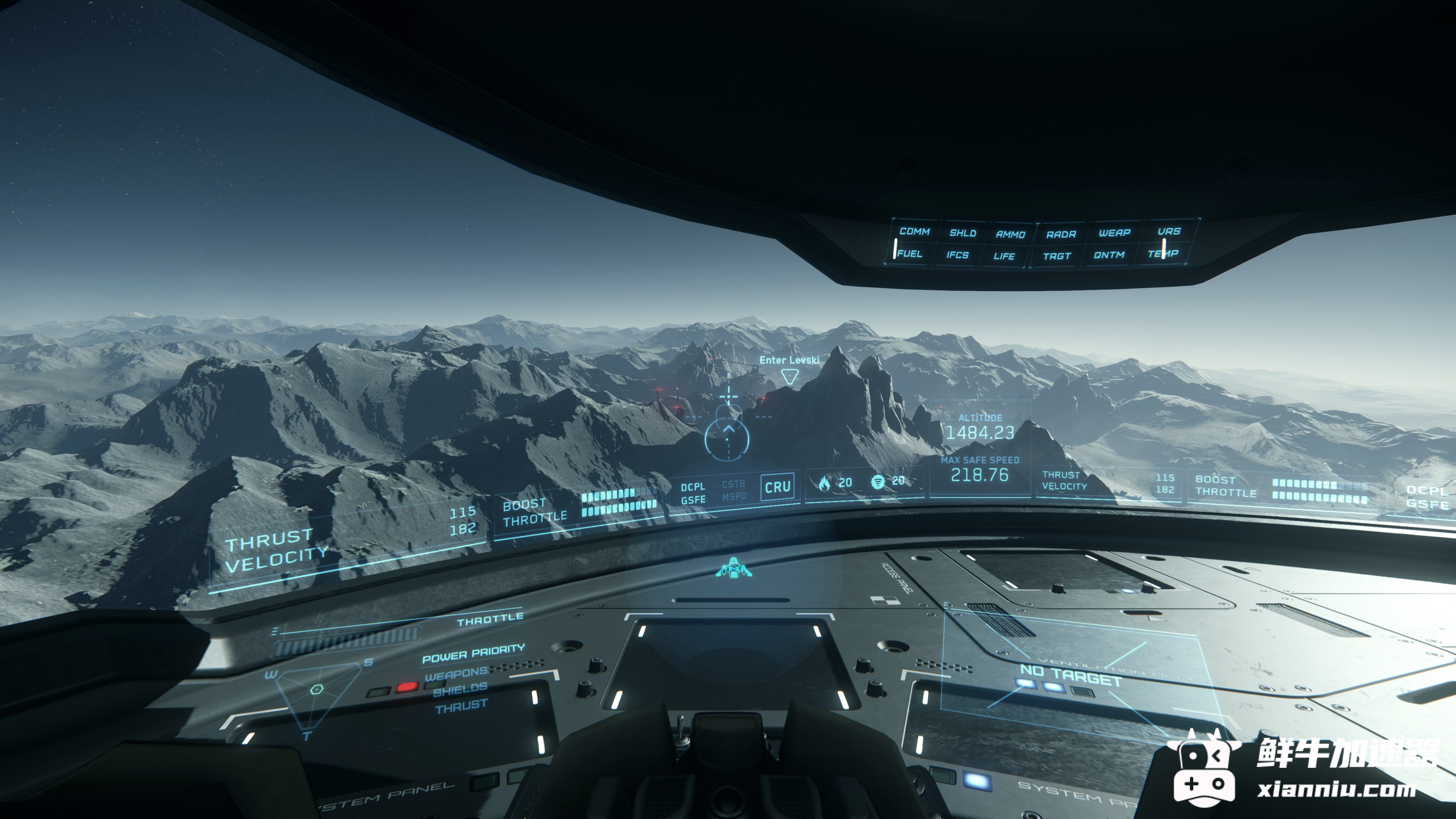Activate the QNTM status indicator

pos(1108,255)
